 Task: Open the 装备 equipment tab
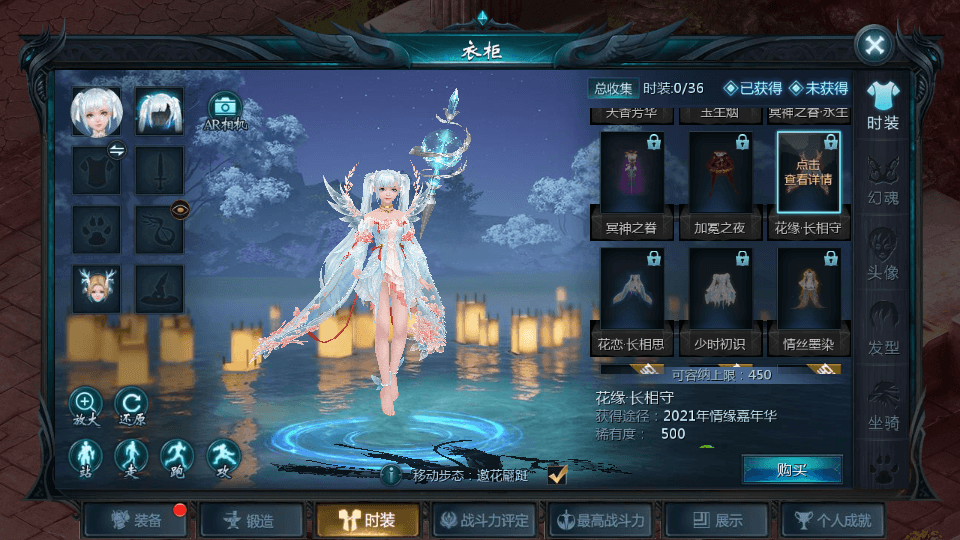137,520
